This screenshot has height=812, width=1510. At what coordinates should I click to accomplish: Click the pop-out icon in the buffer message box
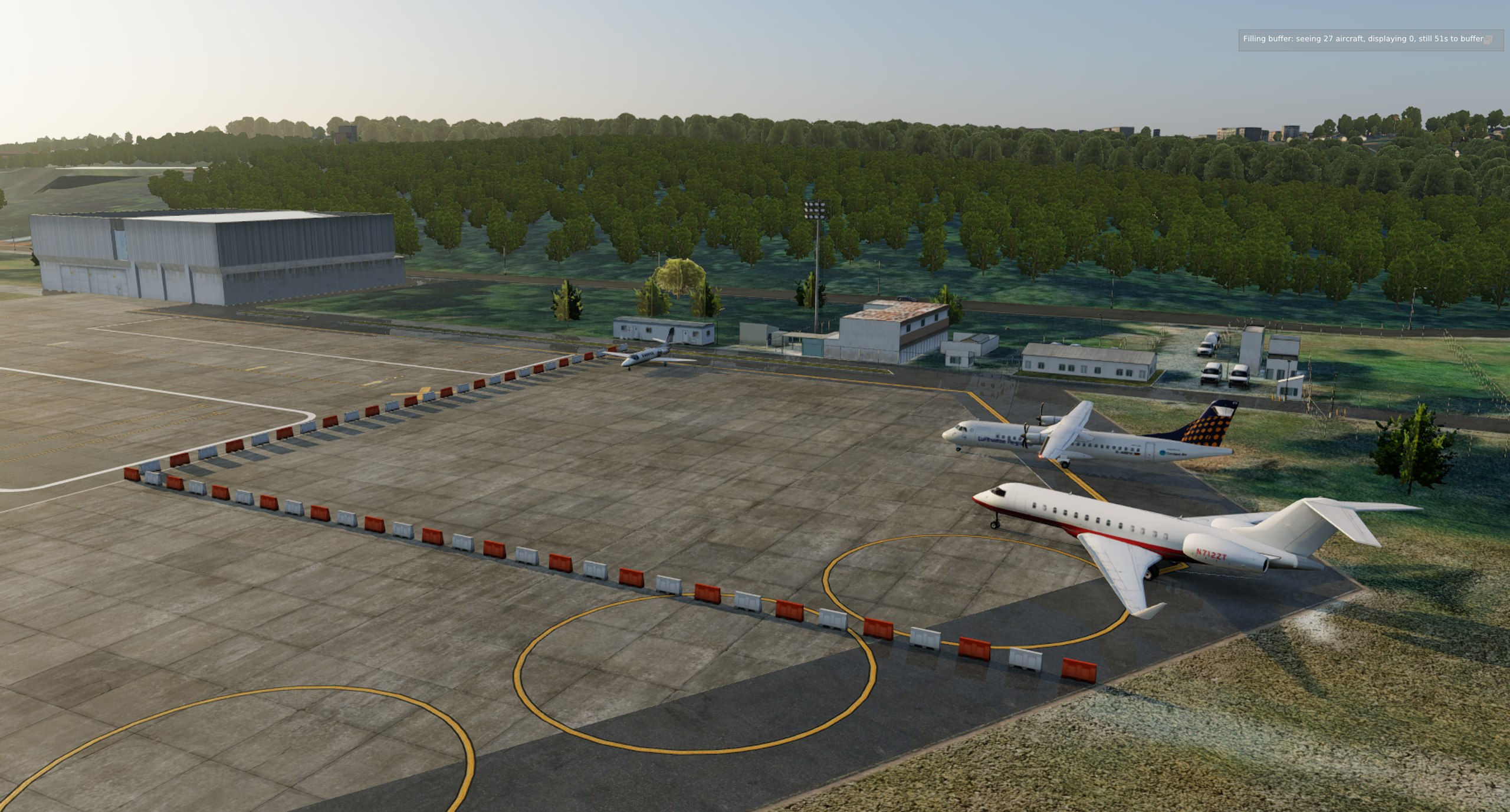tap(1488, 40)
